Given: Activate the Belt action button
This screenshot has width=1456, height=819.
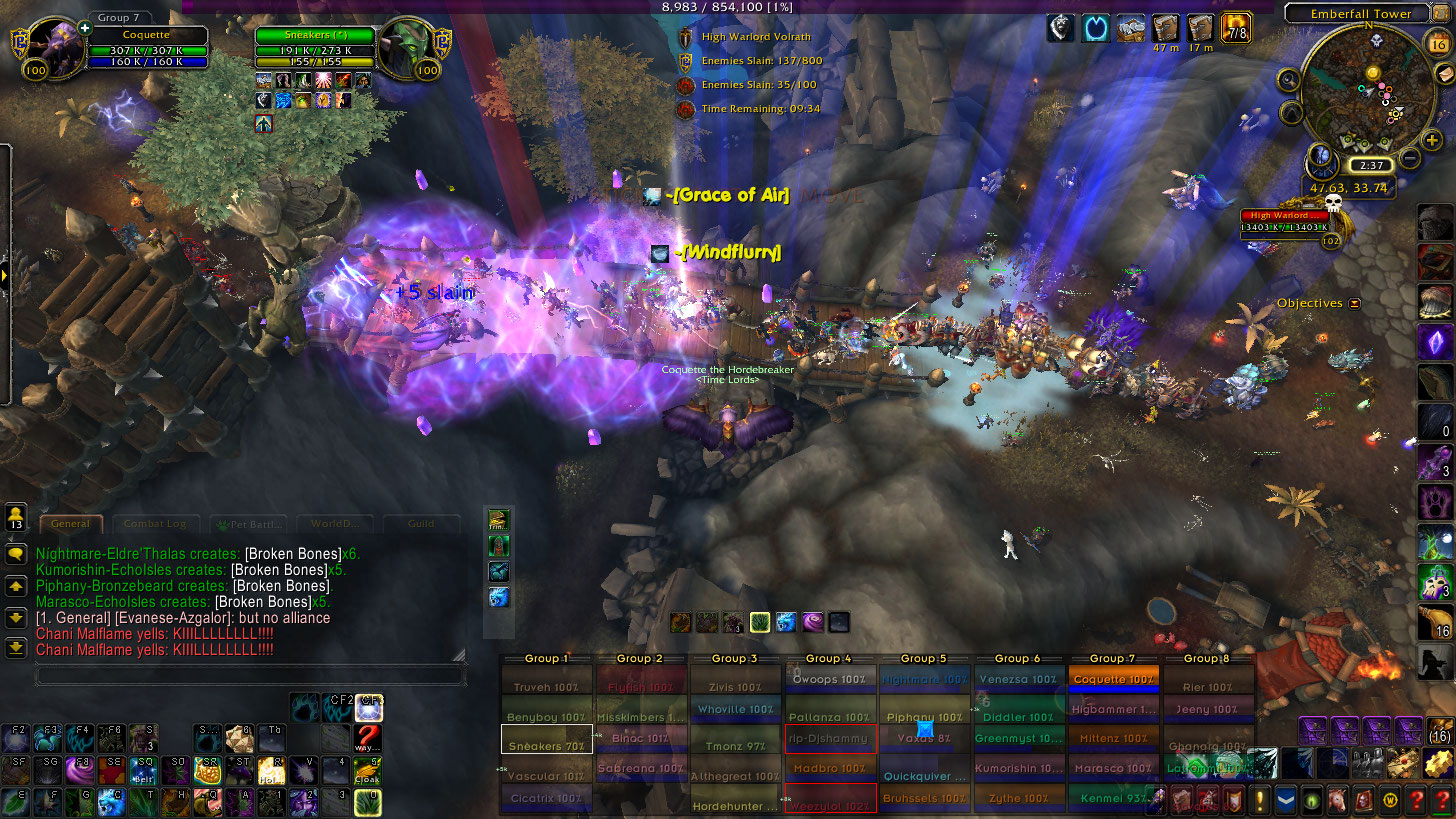Looking at the screenshot, I should [x=145, y=770].
